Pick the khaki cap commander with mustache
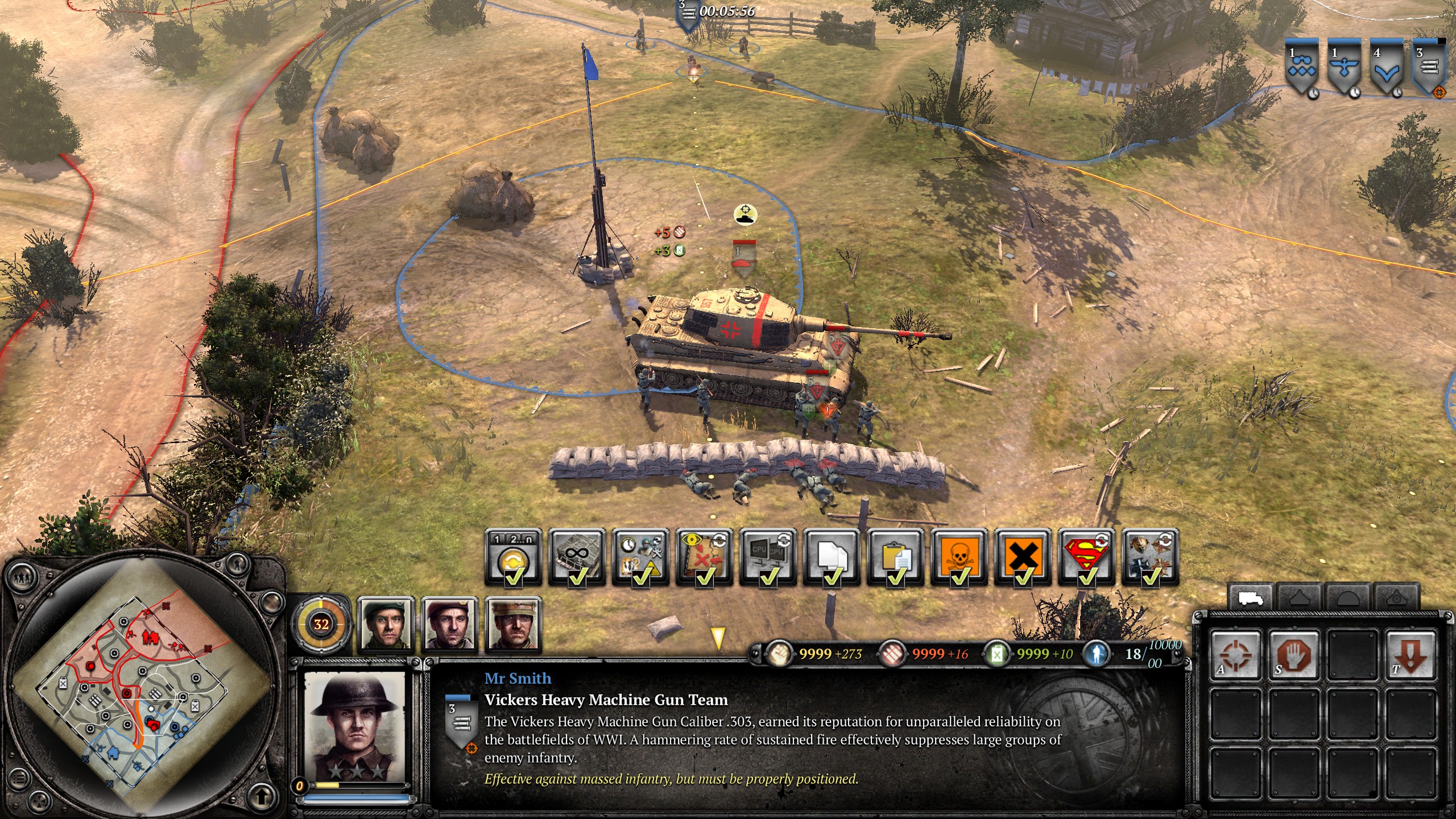This screenshot has height=819, width=1456. [512, 624]
